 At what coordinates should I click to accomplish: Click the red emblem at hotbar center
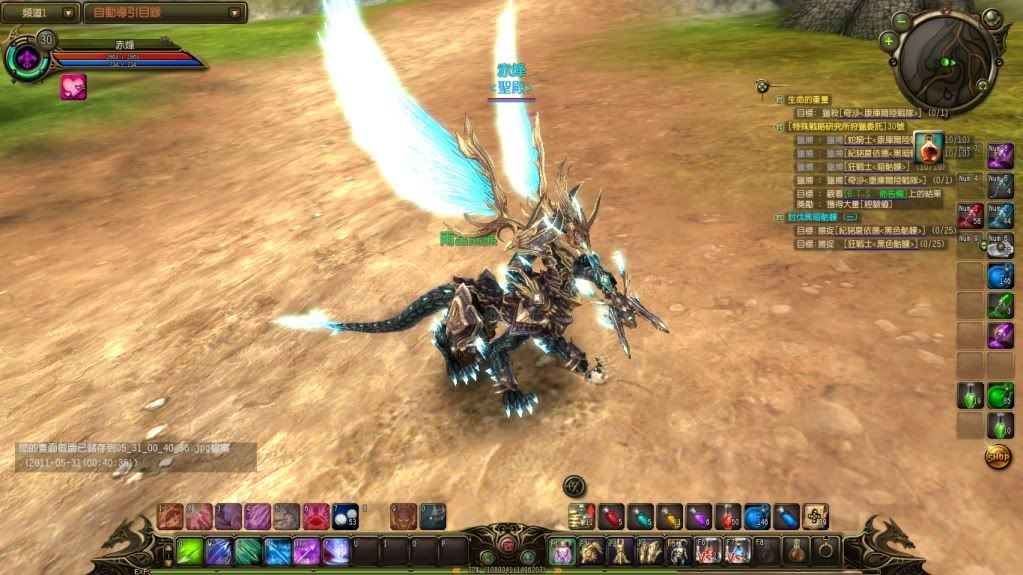click(507, 546)
